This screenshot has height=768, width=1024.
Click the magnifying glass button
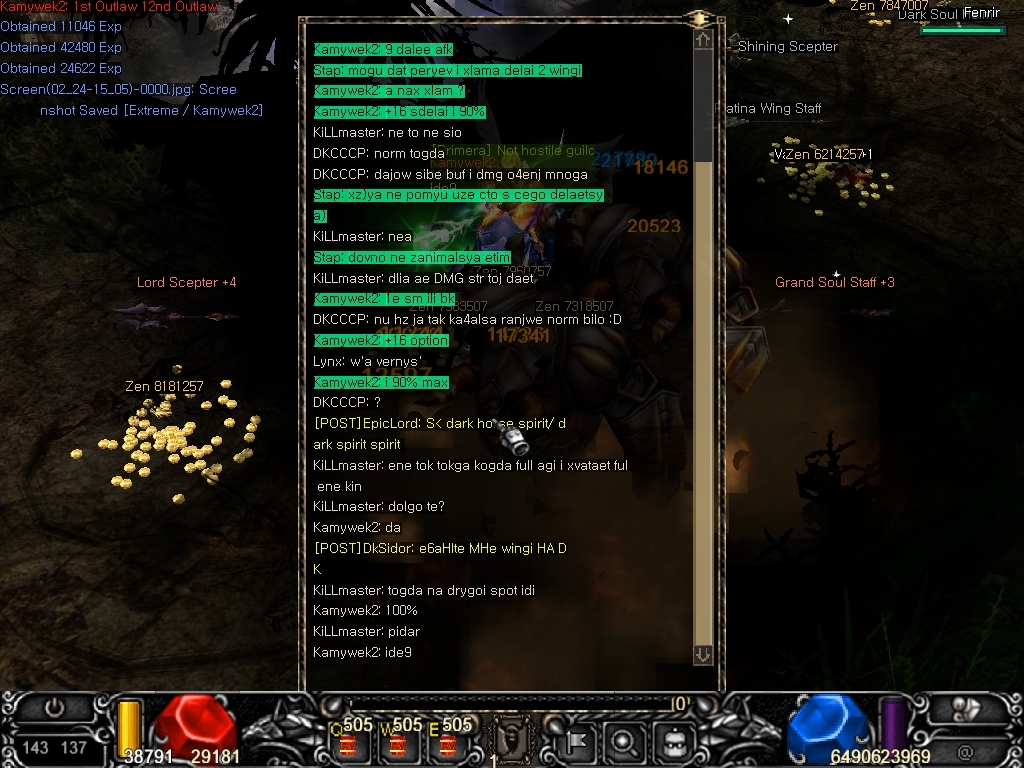[623, 743]
